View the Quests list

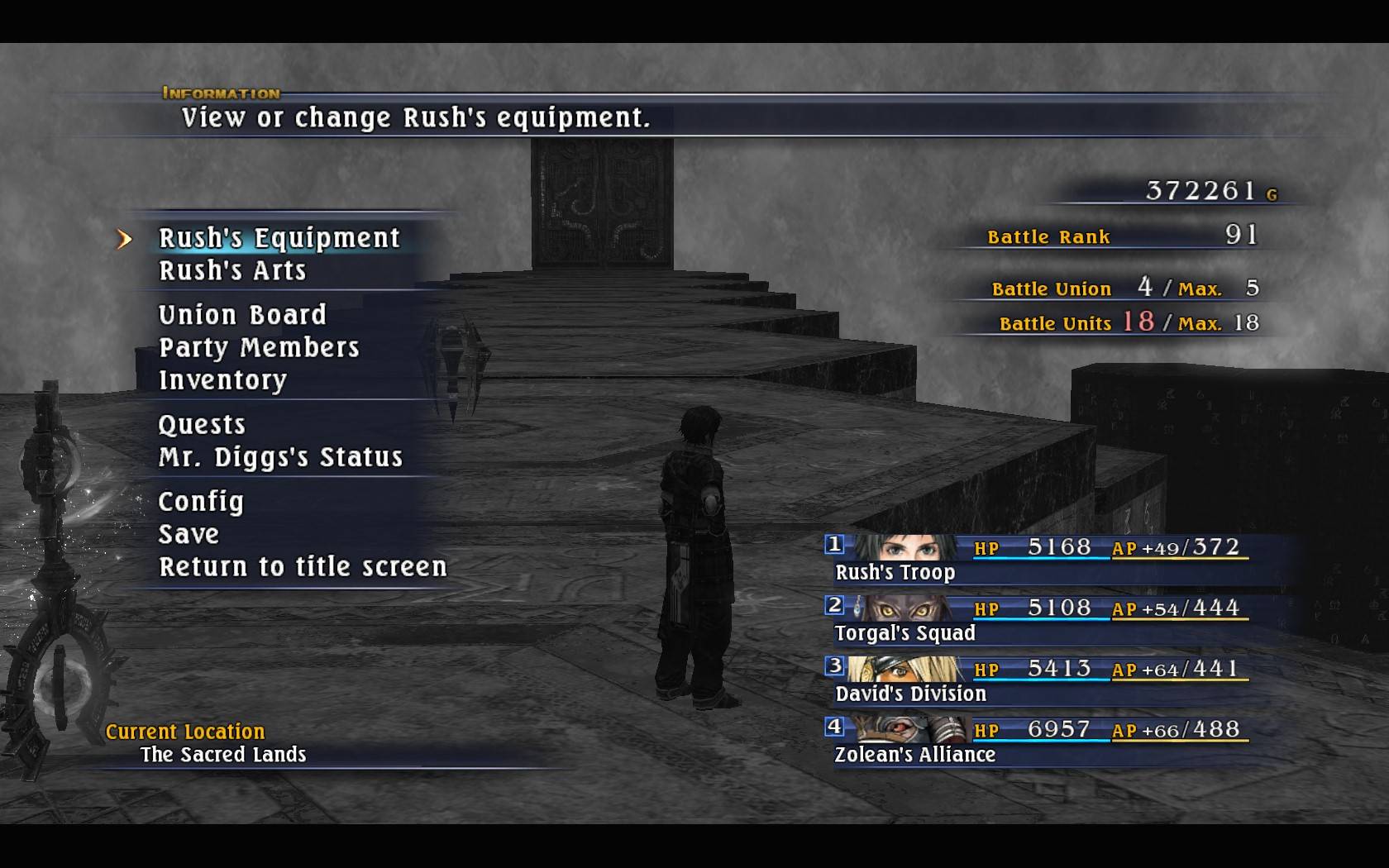202,425
